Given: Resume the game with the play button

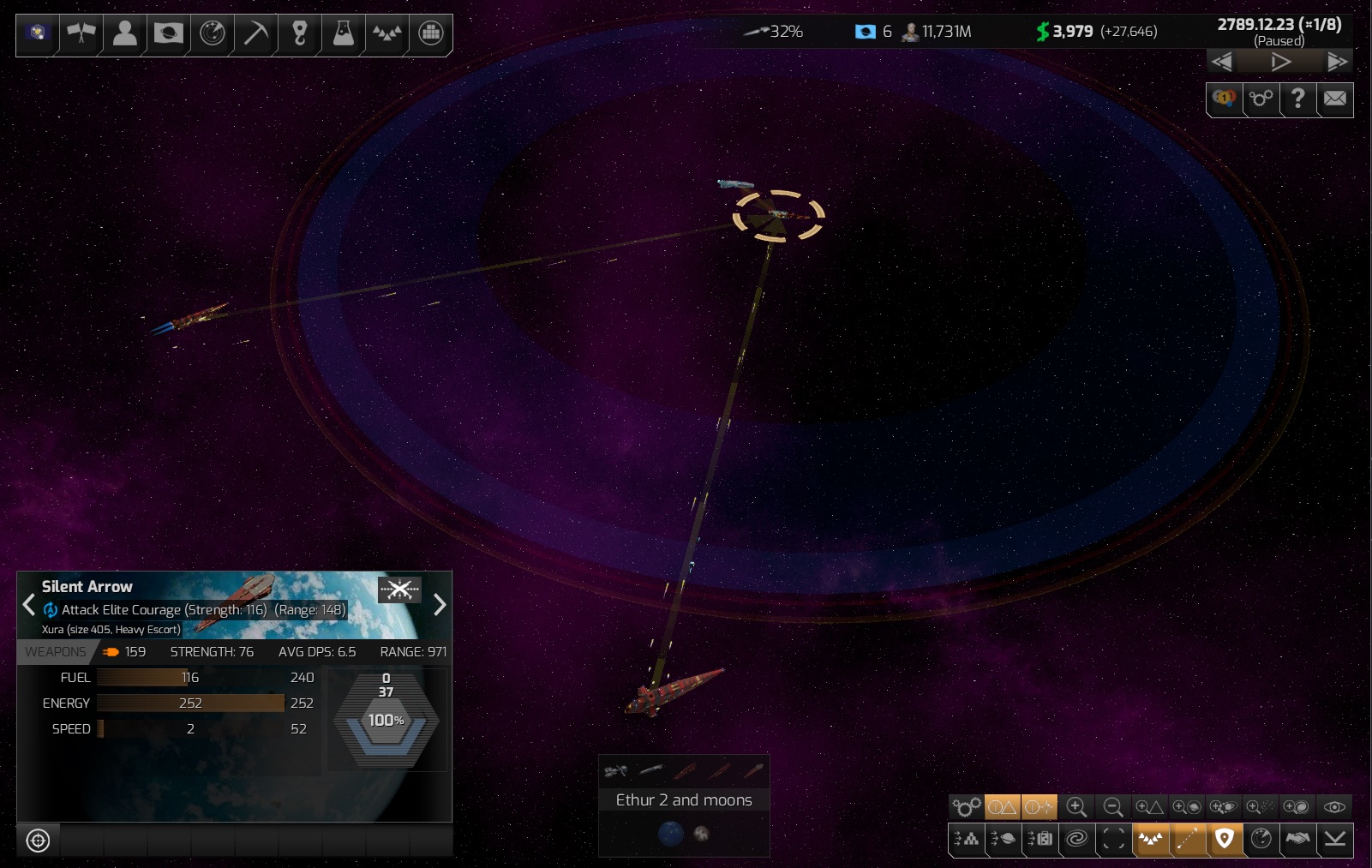Looking at the screenshot, I should click(1280, 62).
